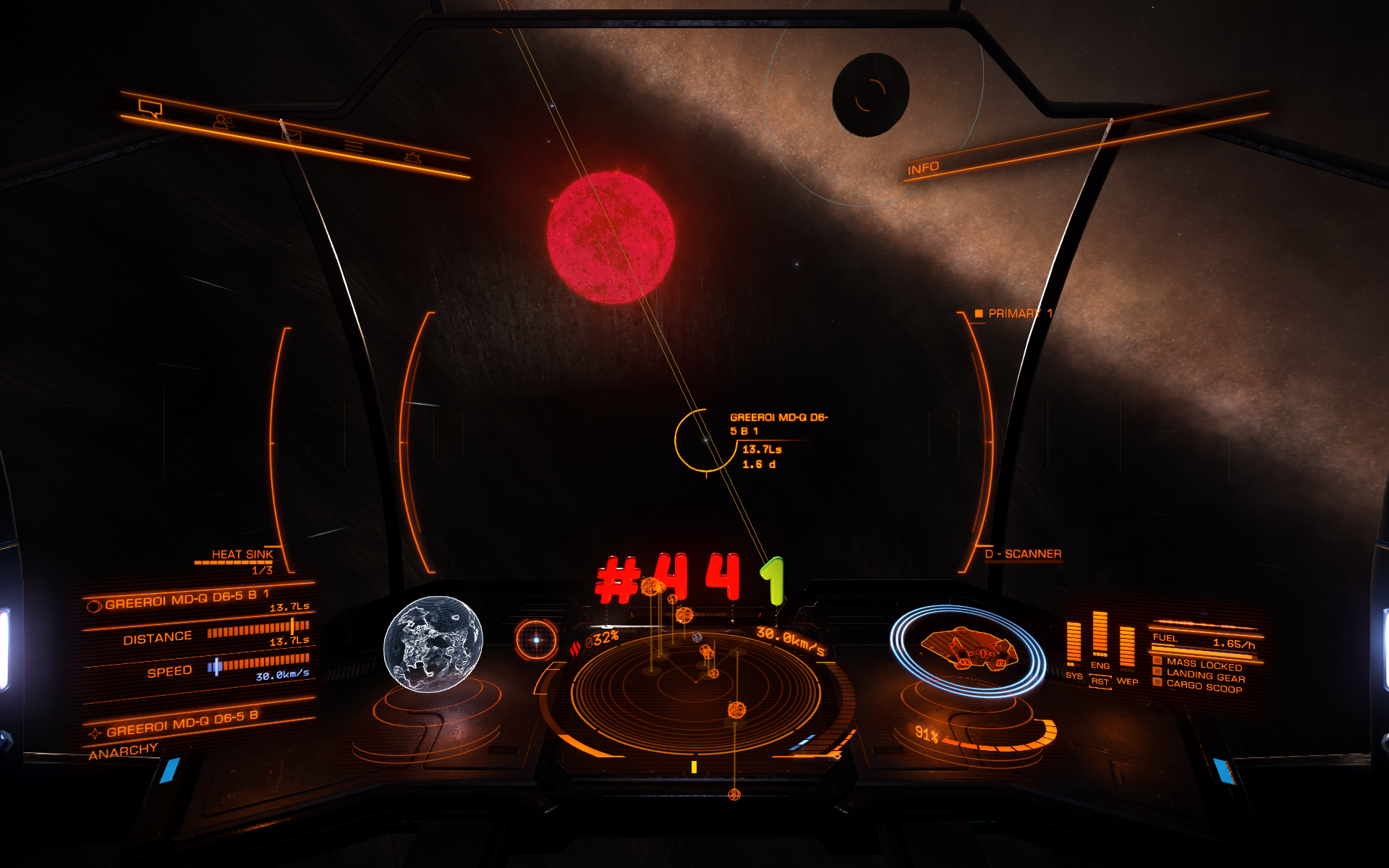This screenshot has width=1389, height=868.
Task: Toggle the Cargo Scoop indicator
Action: pyautogui.click(x=1203, y=686)
